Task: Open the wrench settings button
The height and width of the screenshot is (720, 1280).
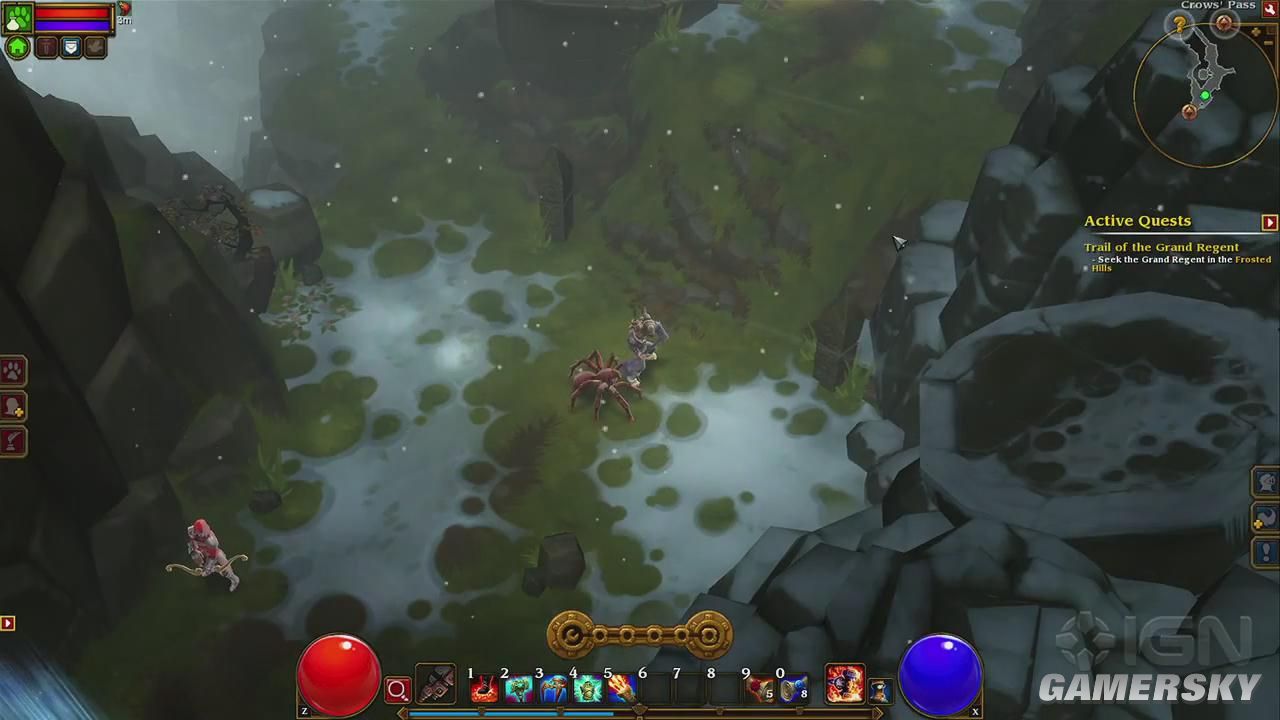Action: click(1269, 9)
